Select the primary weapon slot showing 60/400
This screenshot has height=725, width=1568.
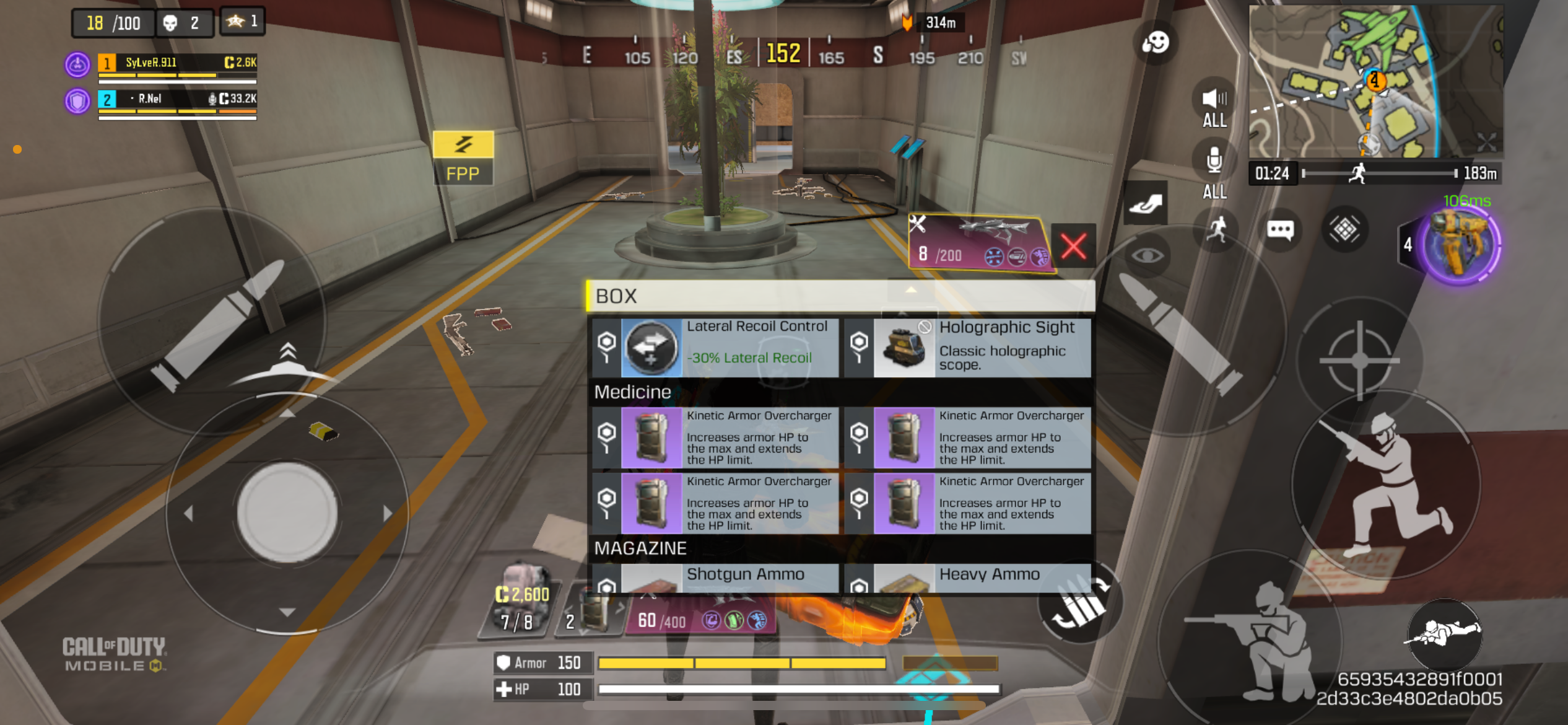pos(700,617)
